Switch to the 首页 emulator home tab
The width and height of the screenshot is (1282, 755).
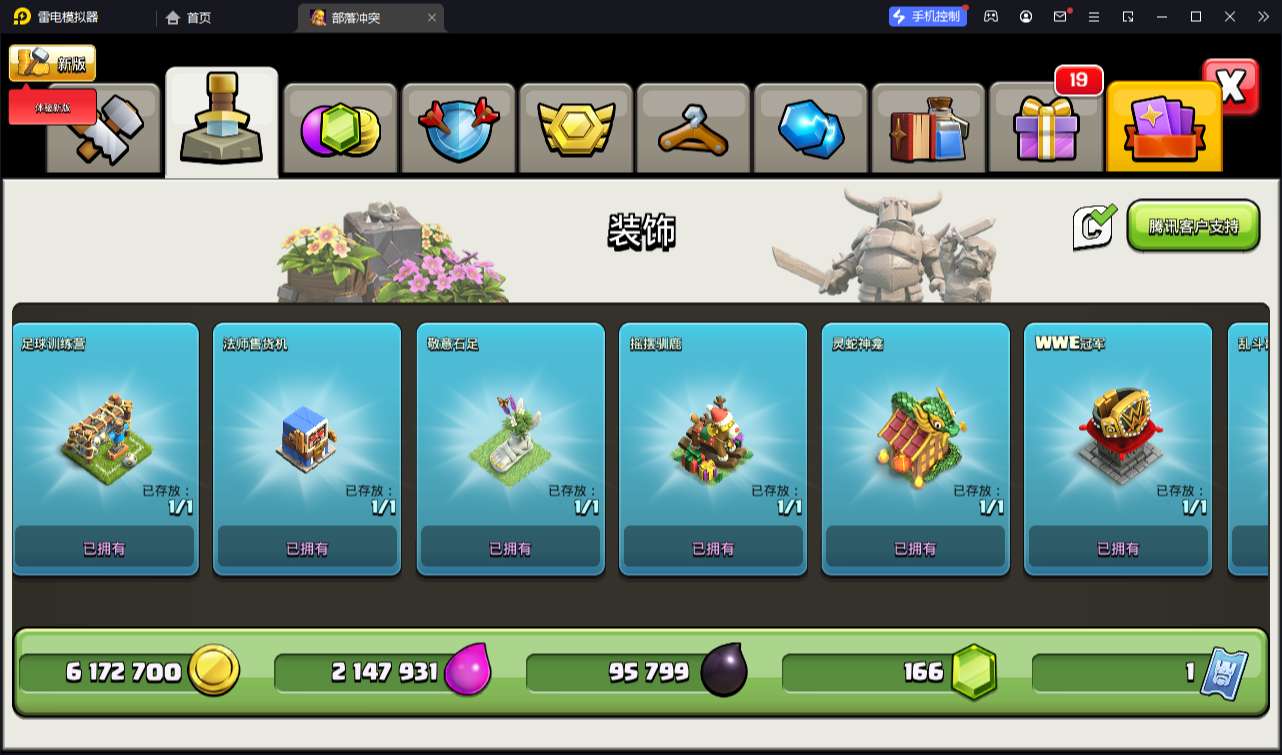click(189, 17)
